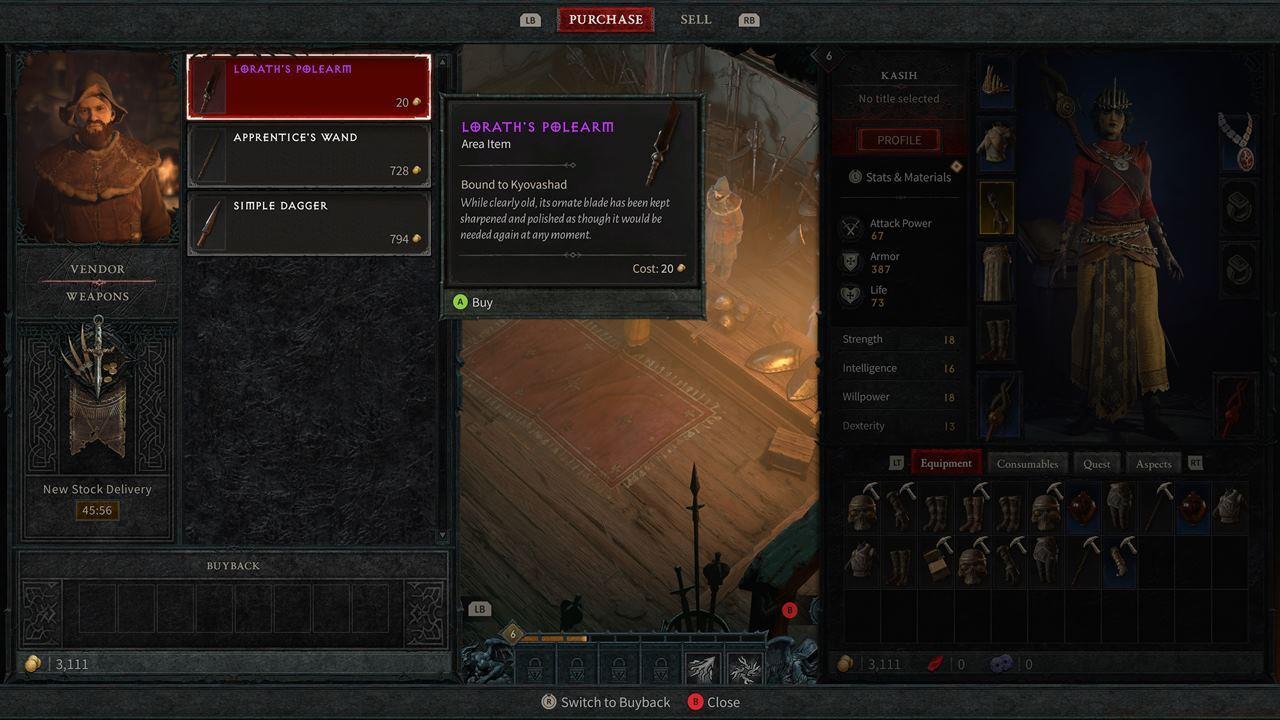Click the amulet slot on the paper doll
Viewport: 1280px width, 720px height.
(x=1238, y=144)
